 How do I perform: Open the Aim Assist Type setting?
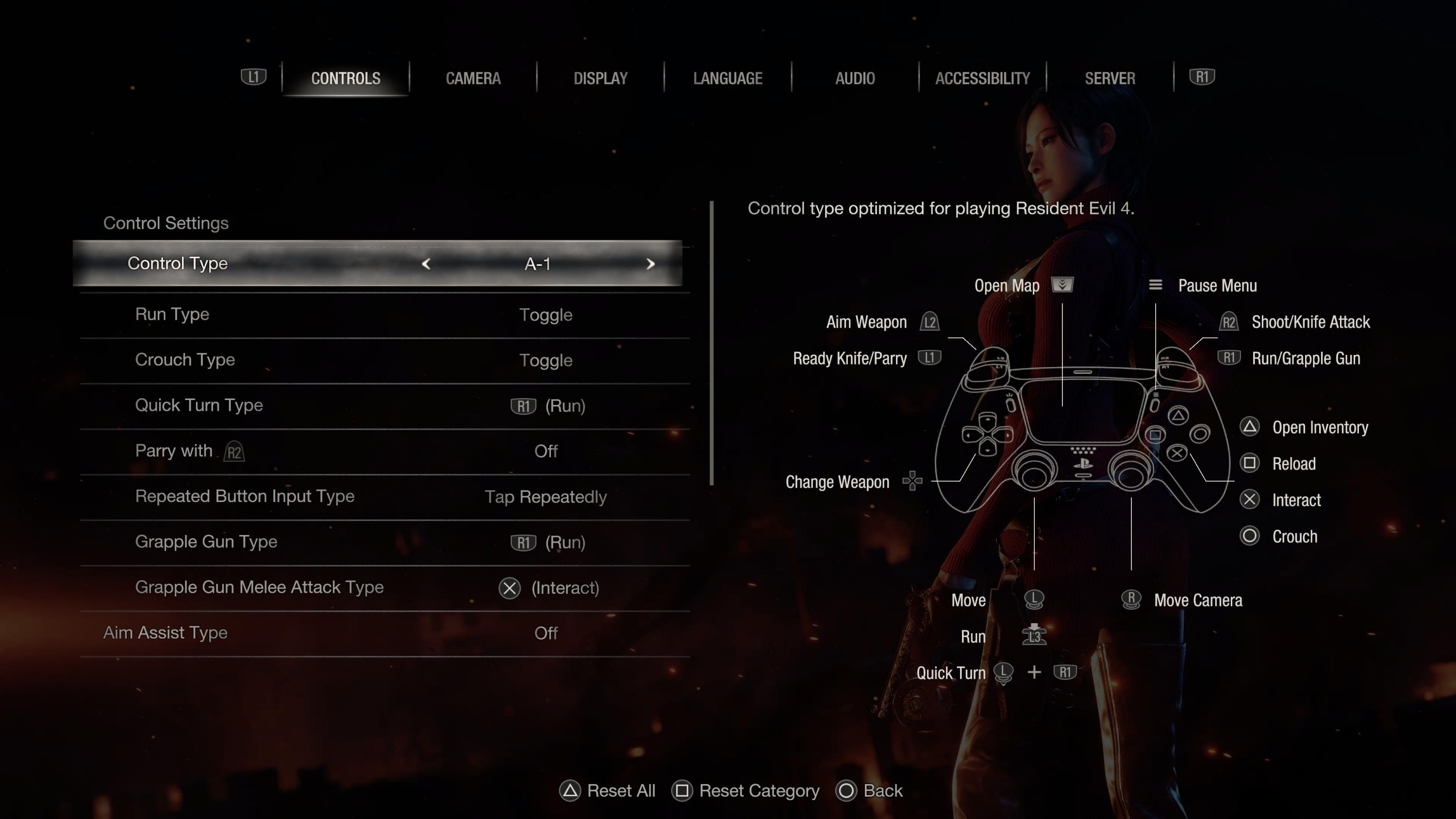tap(384, 633)
